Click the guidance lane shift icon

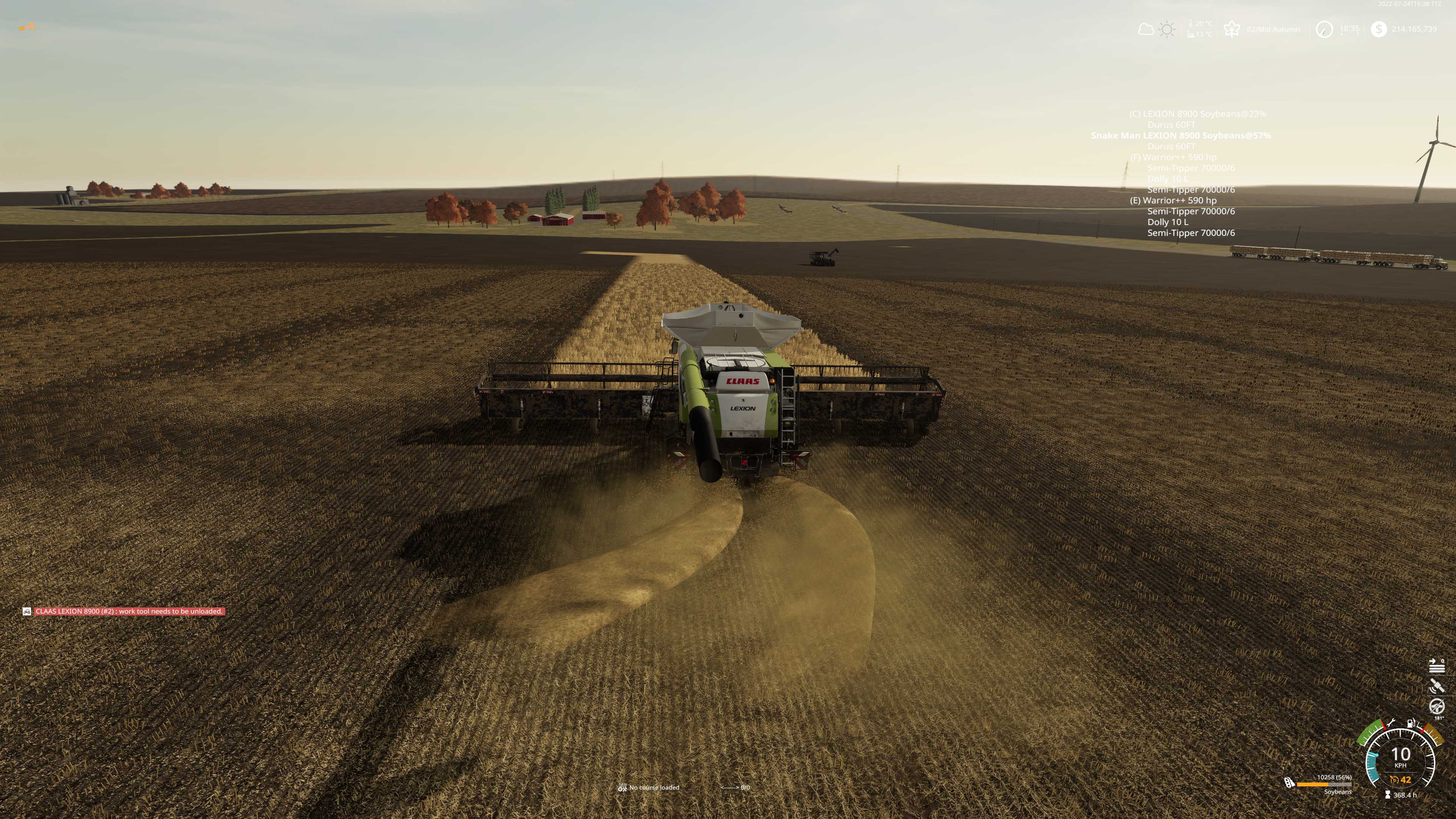coord(1436,666)
